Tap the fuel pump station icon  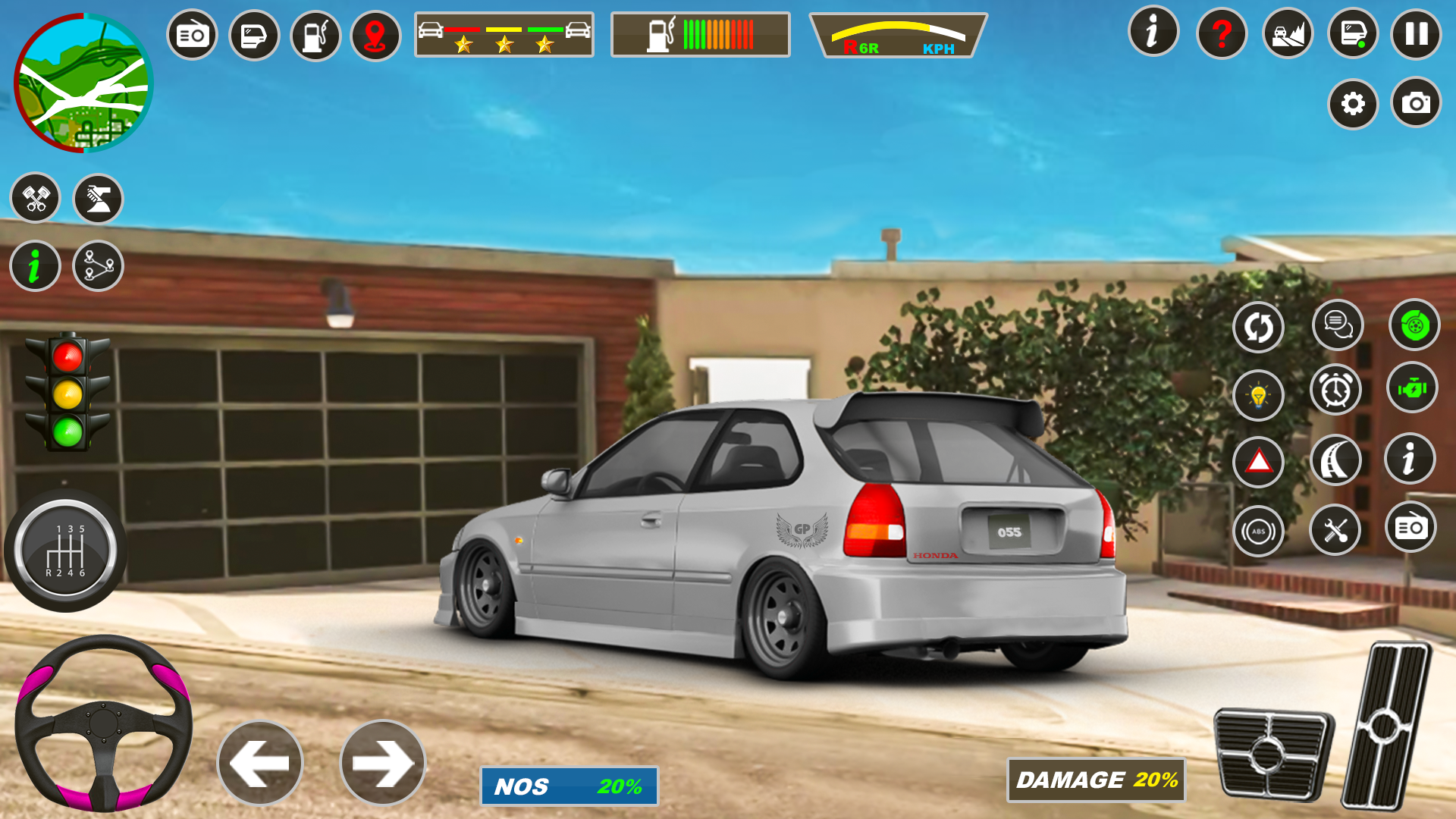[315, 34]
